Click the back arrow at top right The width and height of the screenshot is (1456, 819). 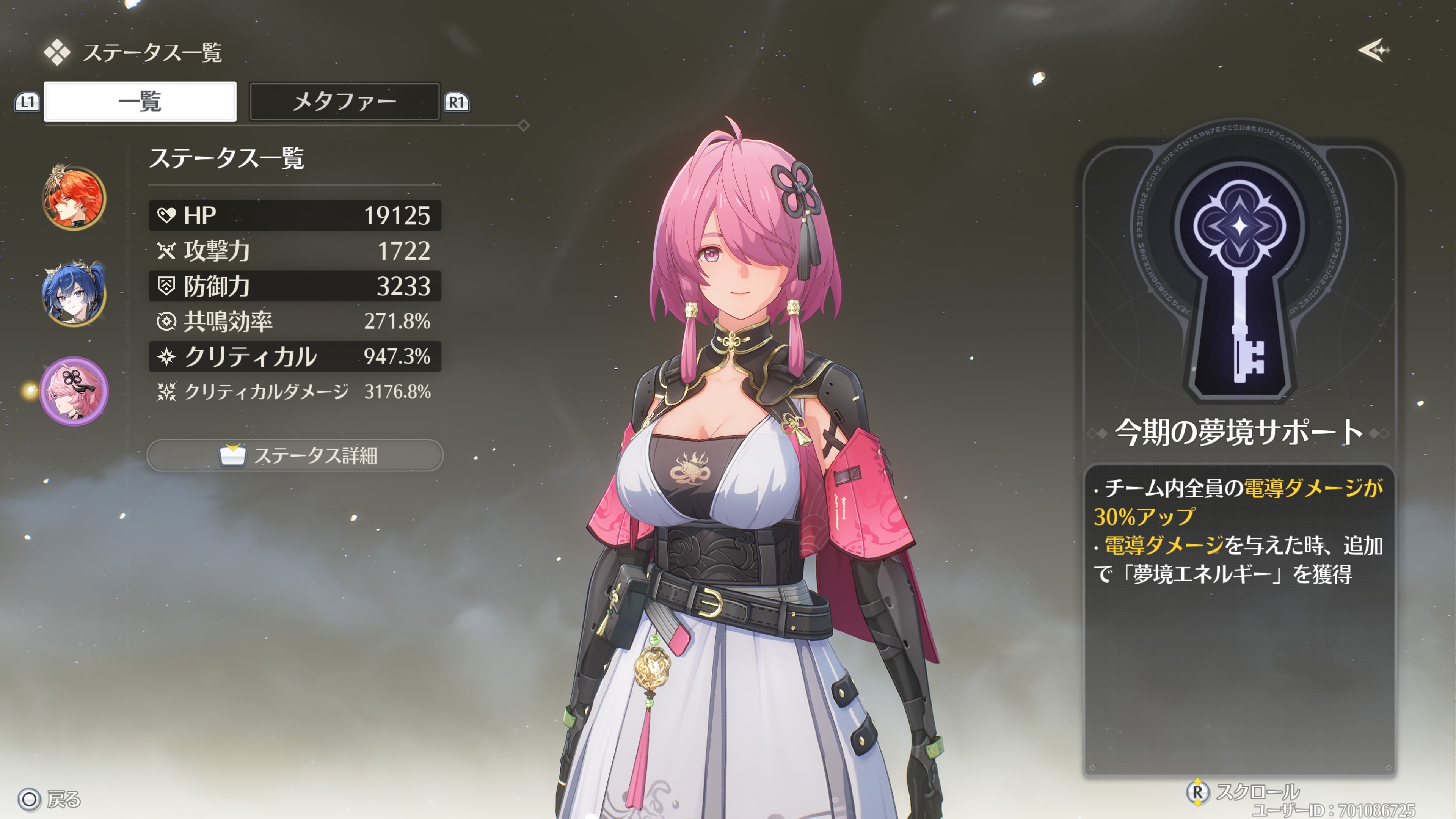click(x=1373, y=50)
